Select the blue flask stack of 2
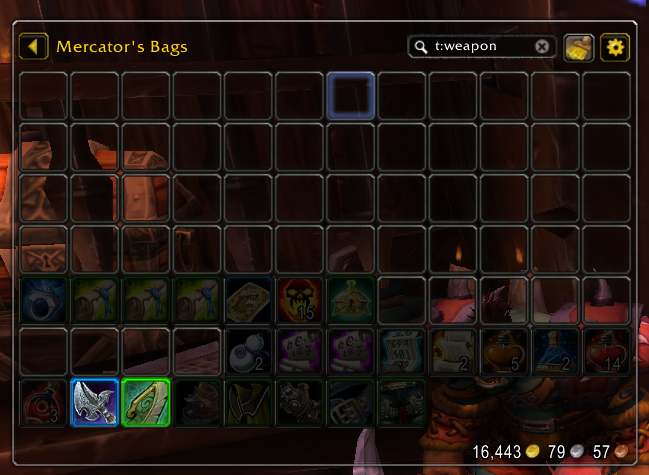The image size is (649, 475). 556,351
